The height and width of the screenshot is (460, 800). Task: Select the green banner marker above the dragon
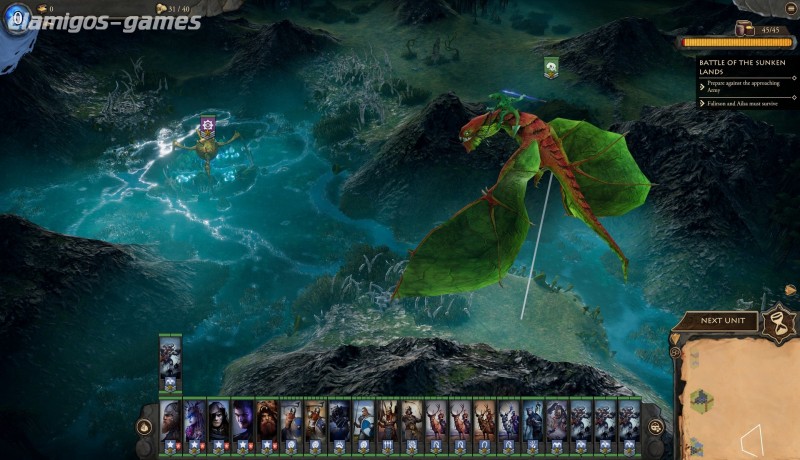551,67
